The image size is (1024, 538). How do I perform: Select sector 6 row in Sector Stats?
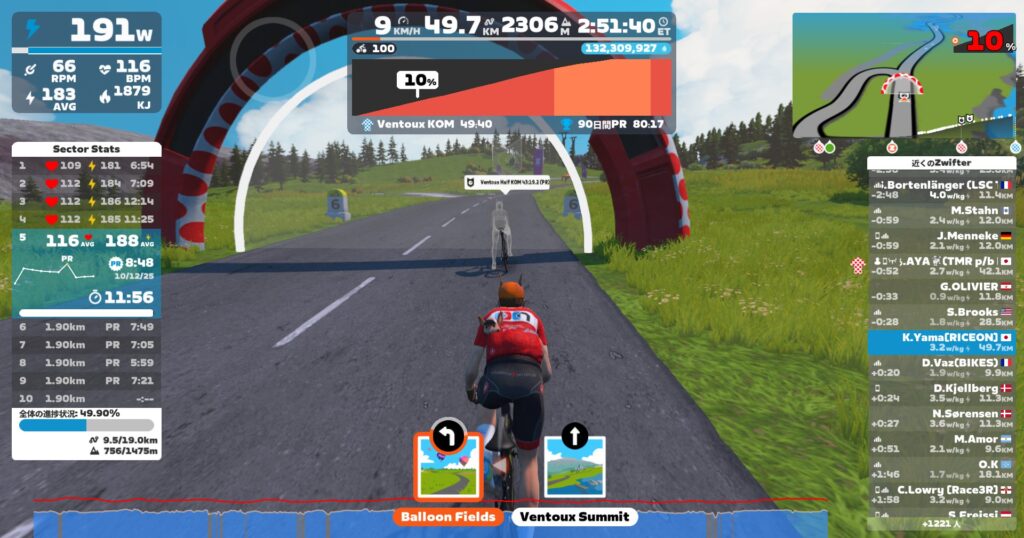(86, 326)
